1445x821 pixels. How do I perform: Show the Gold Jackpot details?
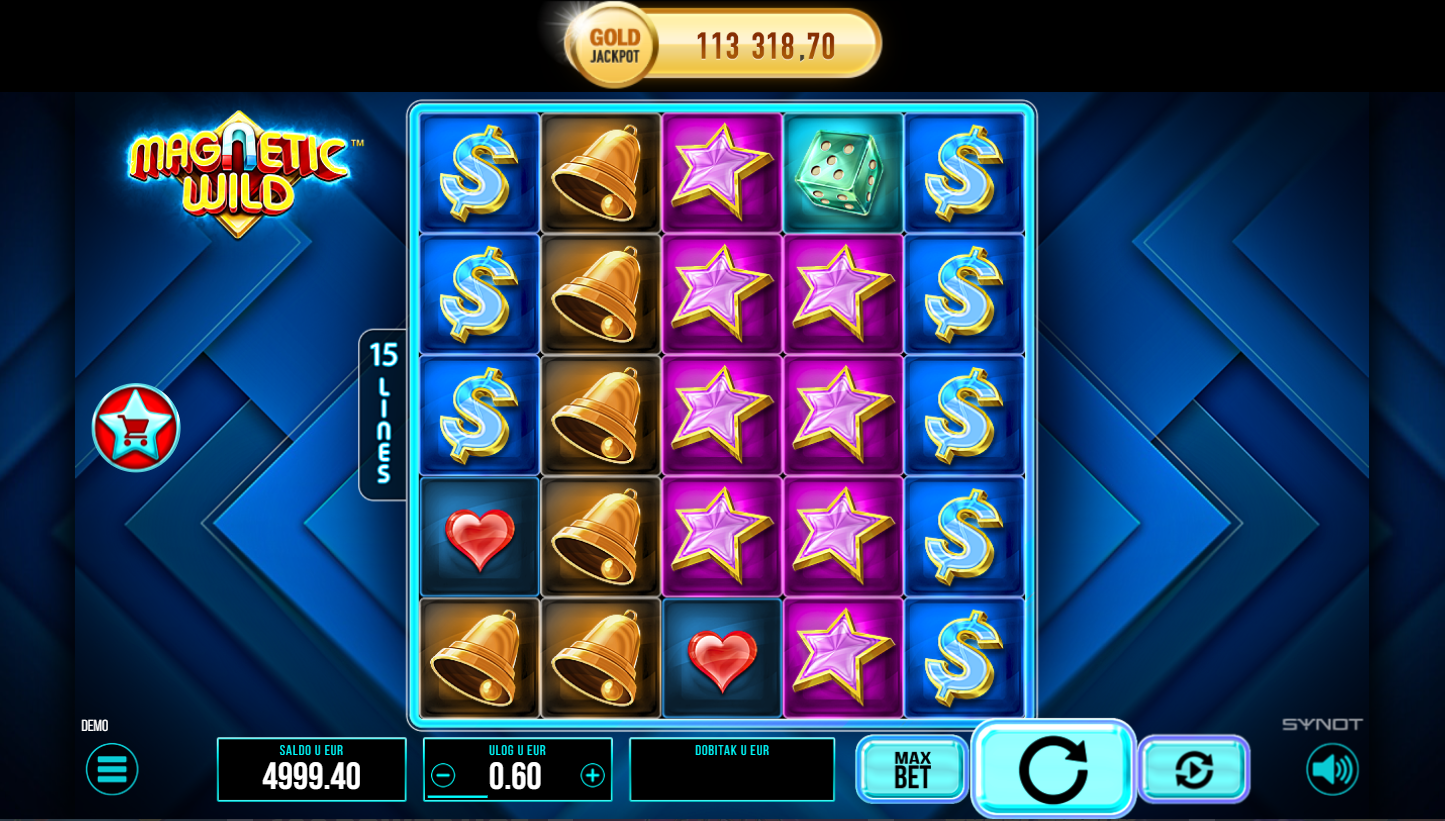point(723,45)
